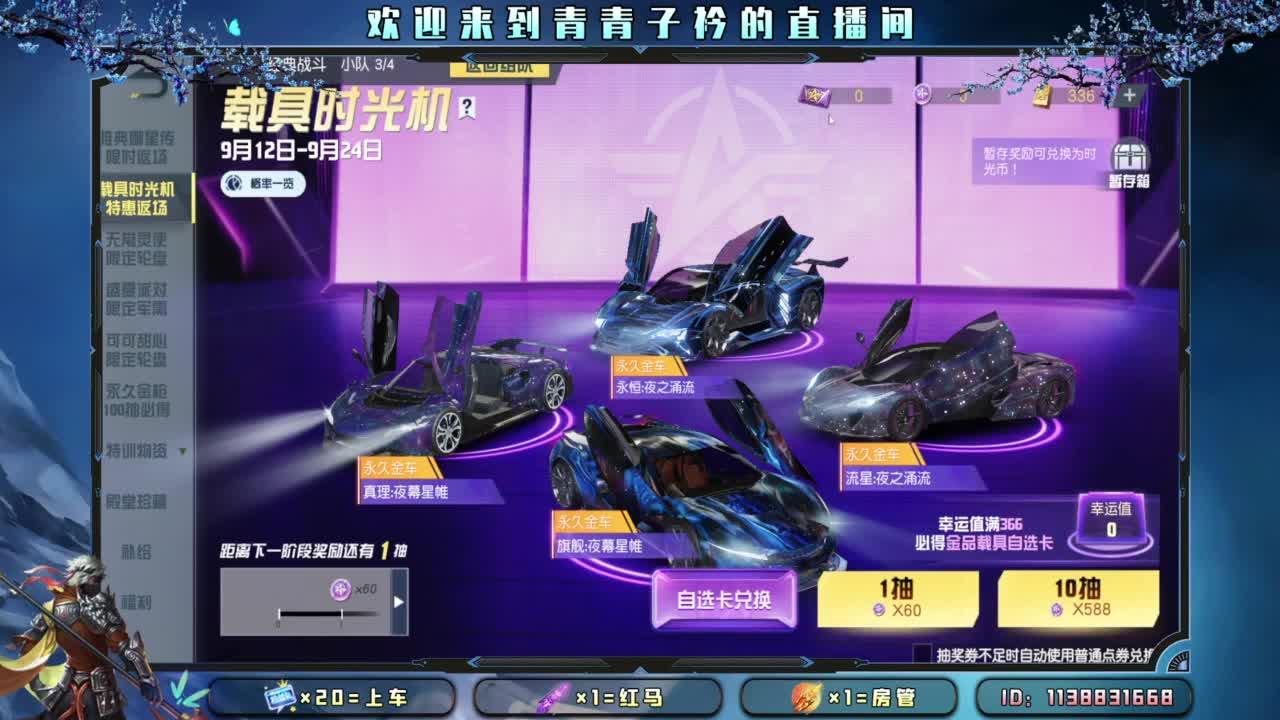Enable 抽奖券不足时自动使用普通点券 checkbox
Viewport: 1280px width, 720px height.
pyautogui.click(x=922, y=651)
